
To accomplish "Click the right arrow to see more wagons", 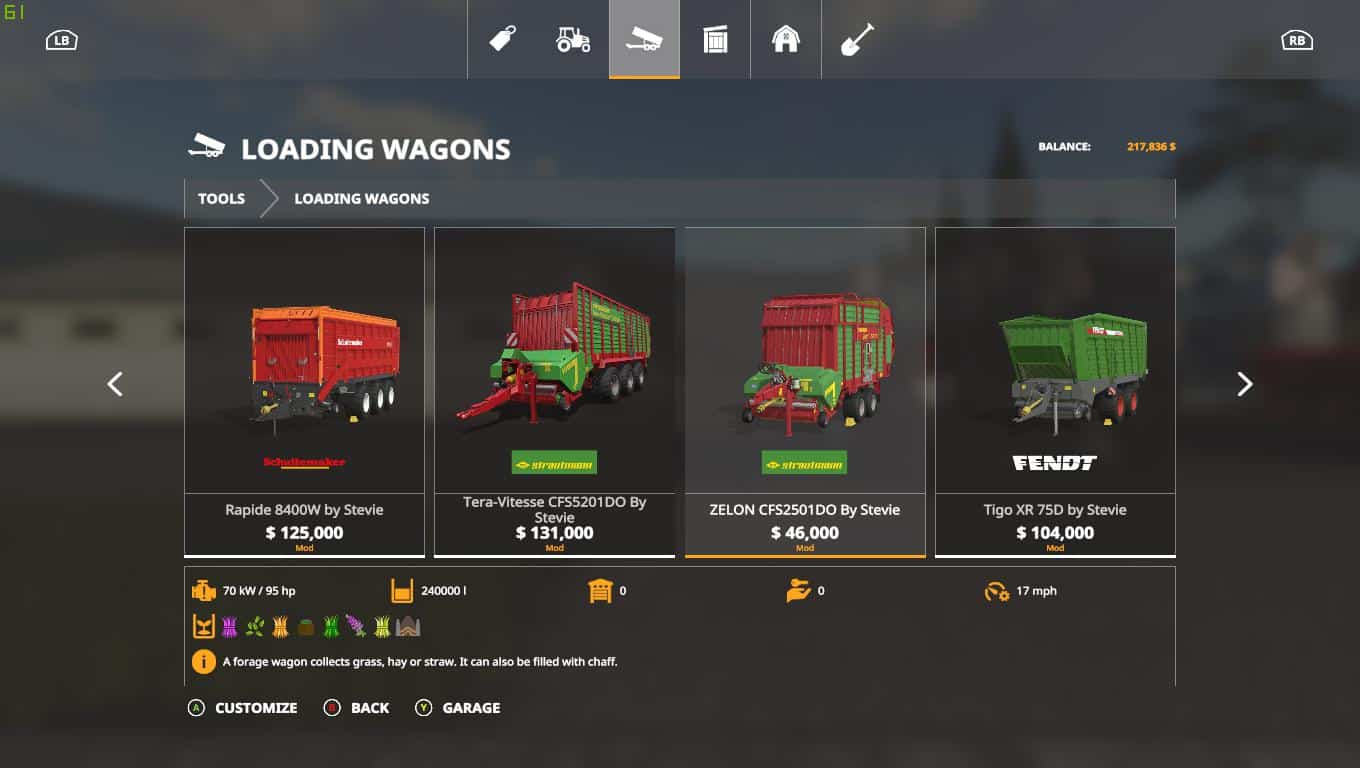I will (1244, 384).
